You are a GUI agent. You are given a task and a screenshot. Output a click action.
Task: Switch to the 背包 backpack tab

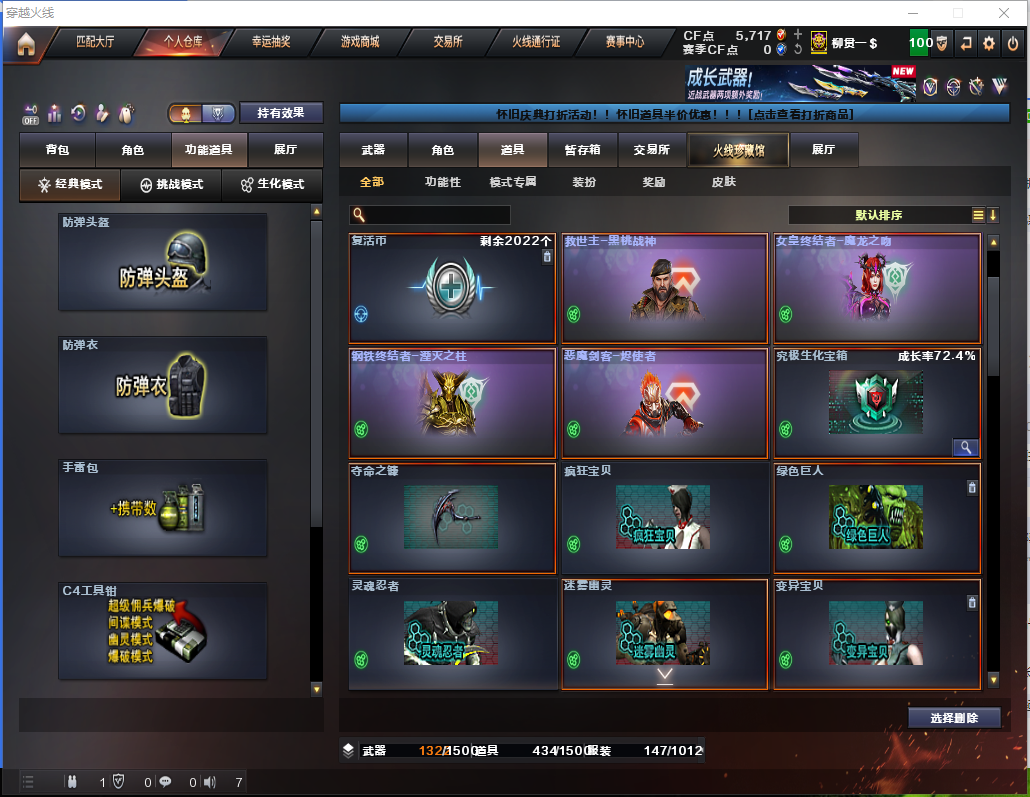click(57, 150)
